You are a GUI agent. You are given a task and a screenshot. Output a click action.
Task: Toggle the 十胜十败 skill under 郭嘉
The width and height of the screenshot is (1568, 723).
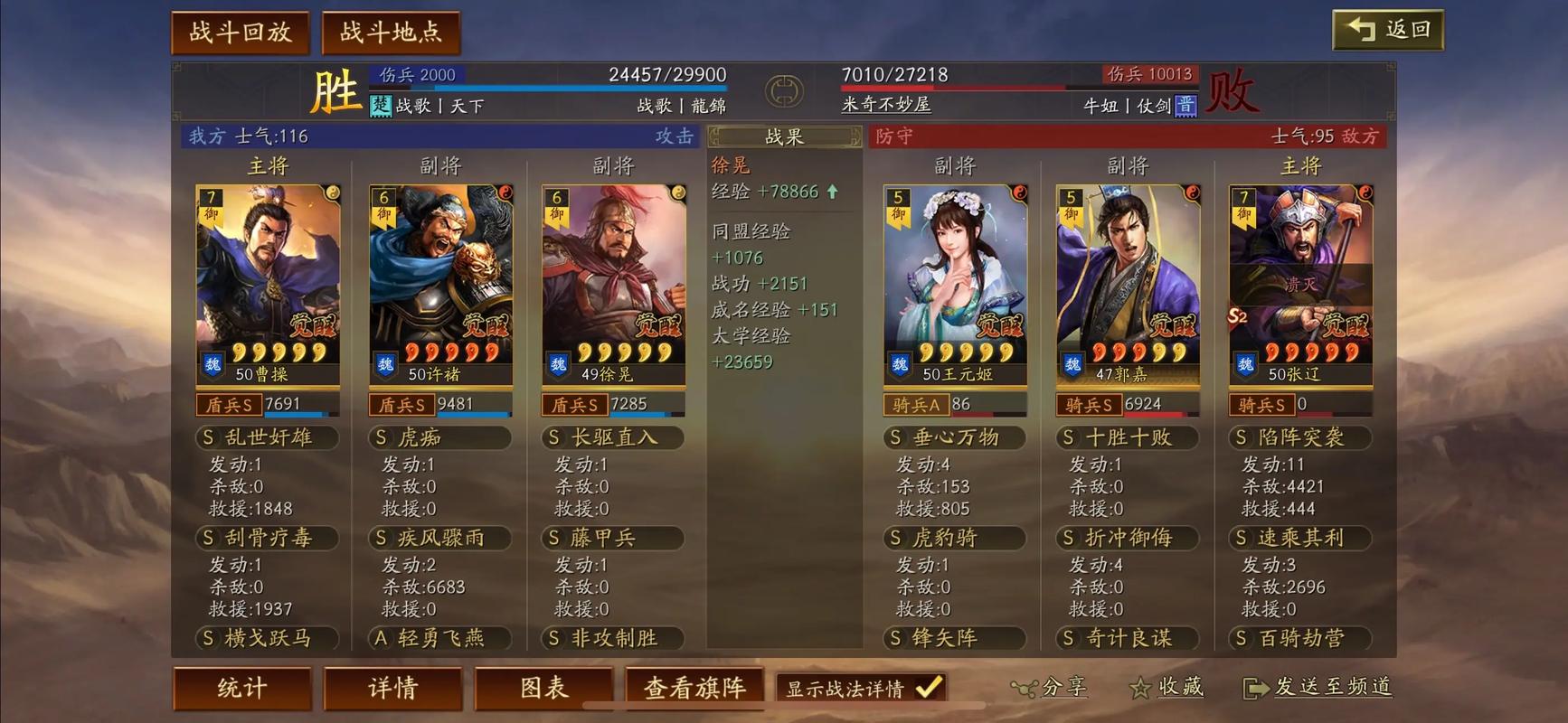pos(1126,437)
